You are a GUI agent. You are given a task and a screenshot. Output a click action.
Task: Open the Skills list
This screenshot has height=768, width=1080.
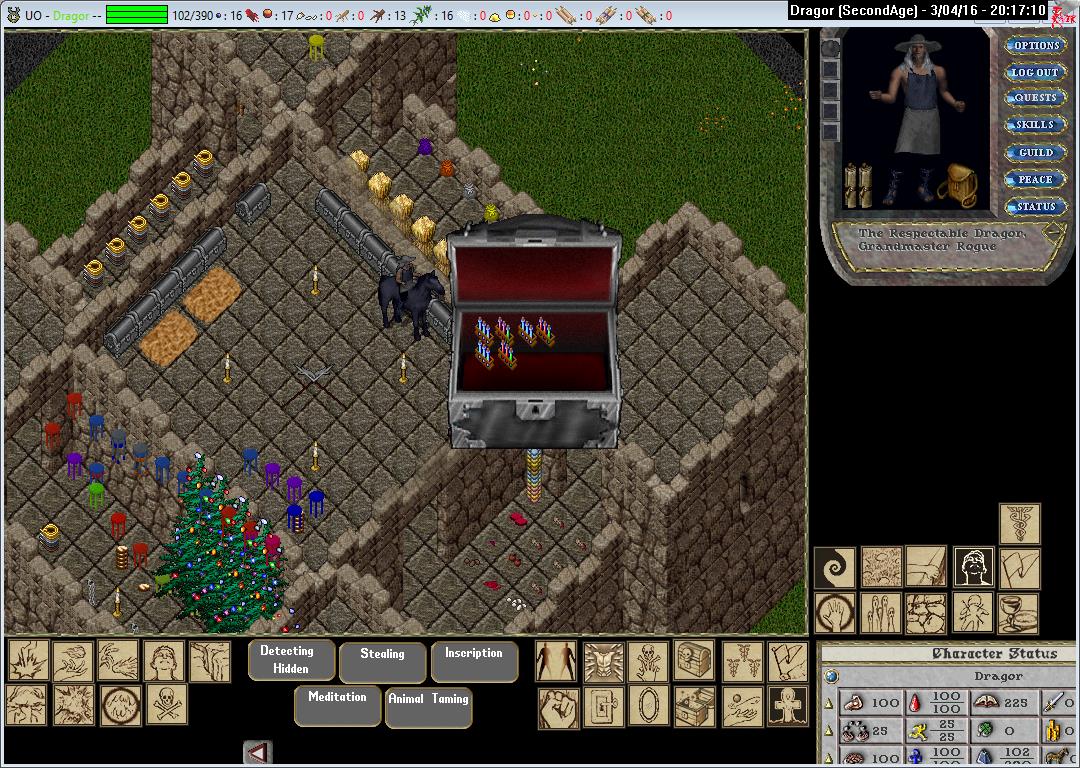point(1036,125)
